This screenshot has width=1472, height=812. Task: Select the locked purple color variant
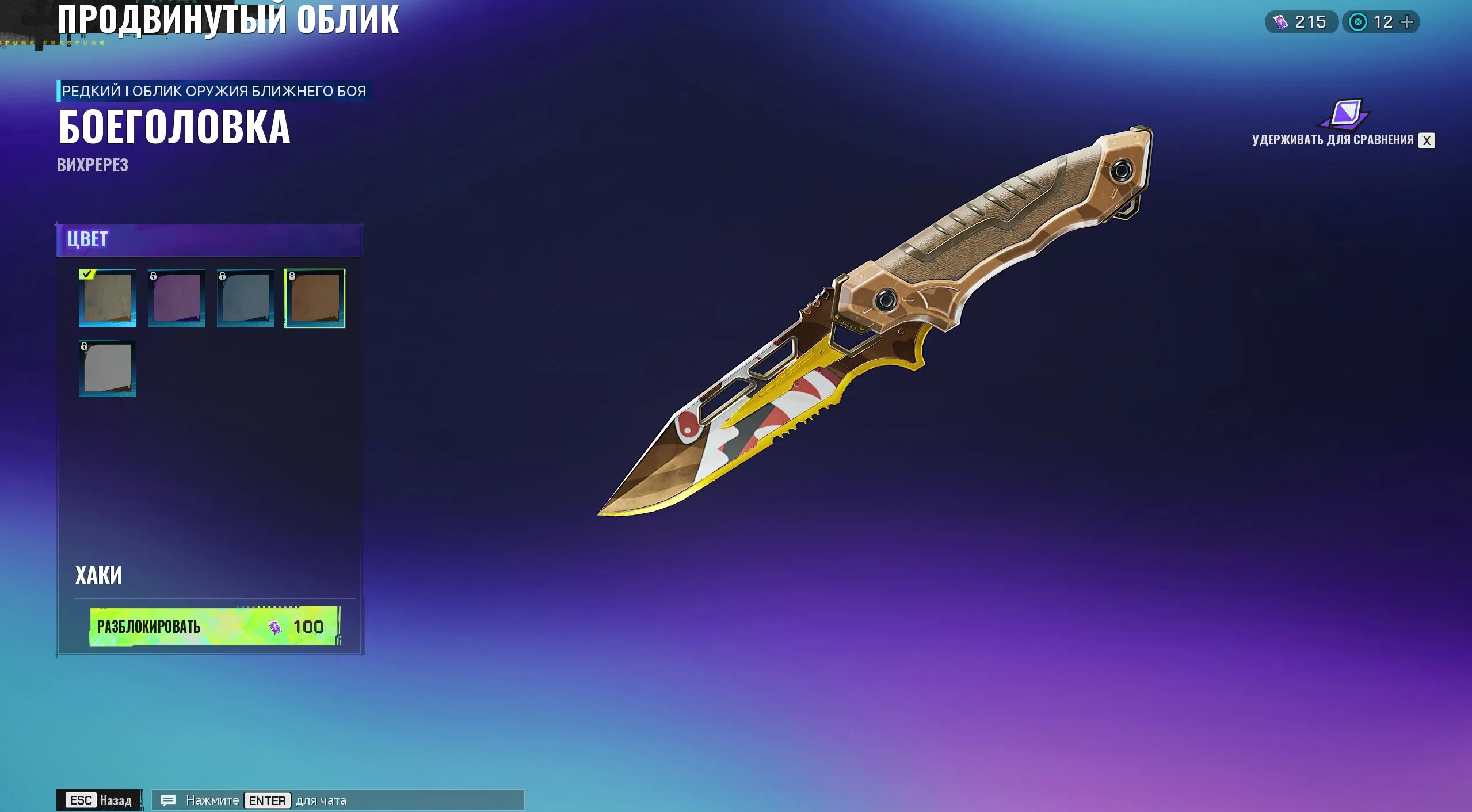pyautogui.click(x=176, y=299)
